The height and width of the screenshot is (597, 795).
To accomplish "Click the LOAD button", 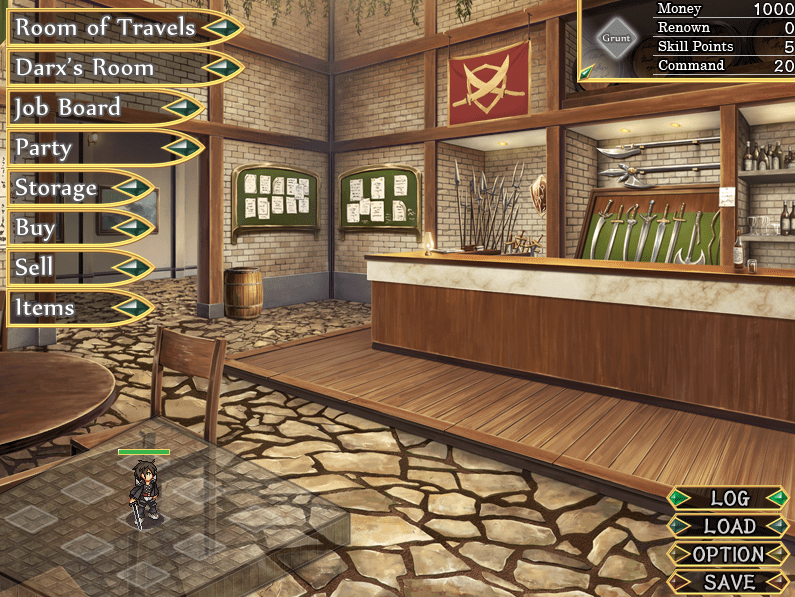I will coord(729,526).
